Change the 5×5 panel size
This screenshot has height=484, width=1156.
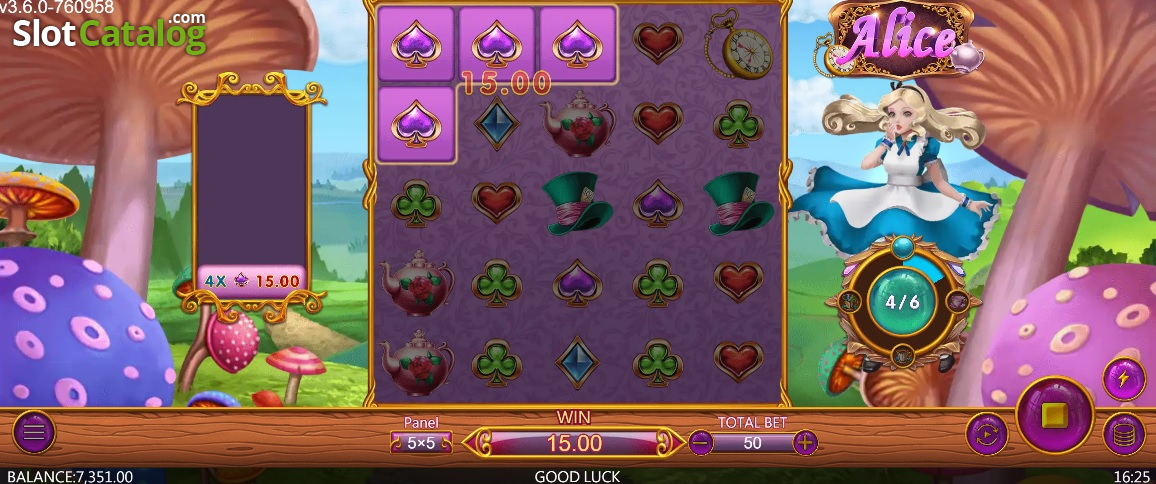(x=421, y=442)
